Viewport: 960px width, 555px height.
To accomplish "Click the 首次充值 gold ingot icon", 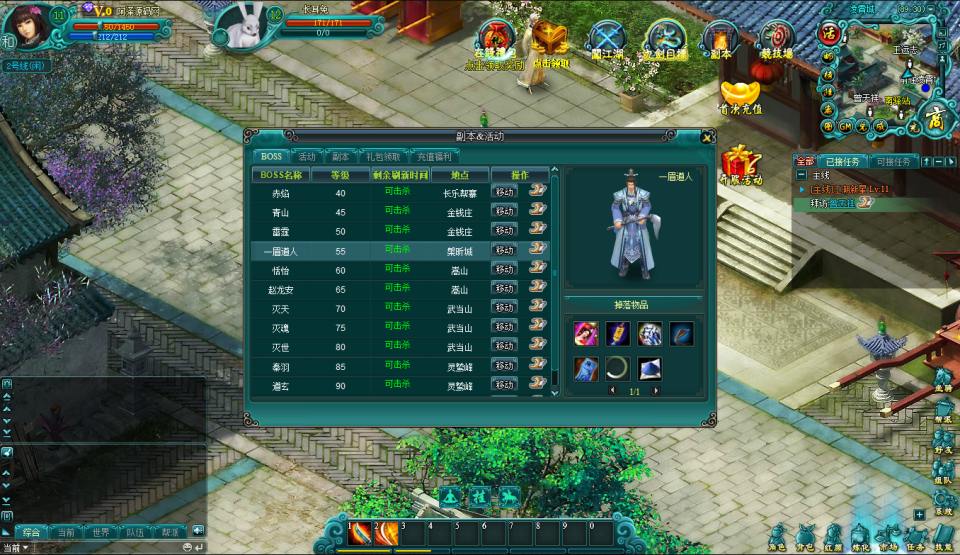I will (740, 93).
